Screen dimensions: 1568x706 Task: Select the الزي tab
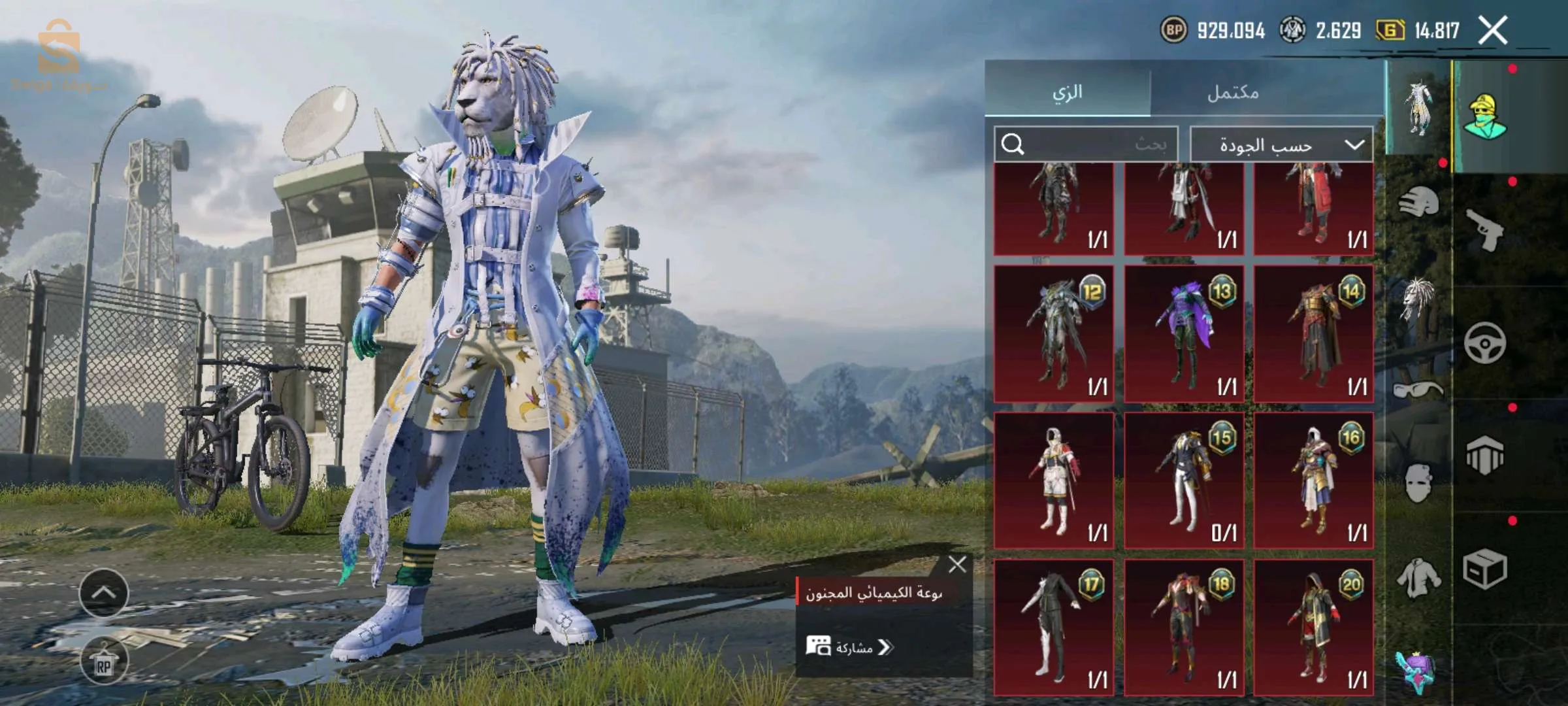[x=1068, y=92]
